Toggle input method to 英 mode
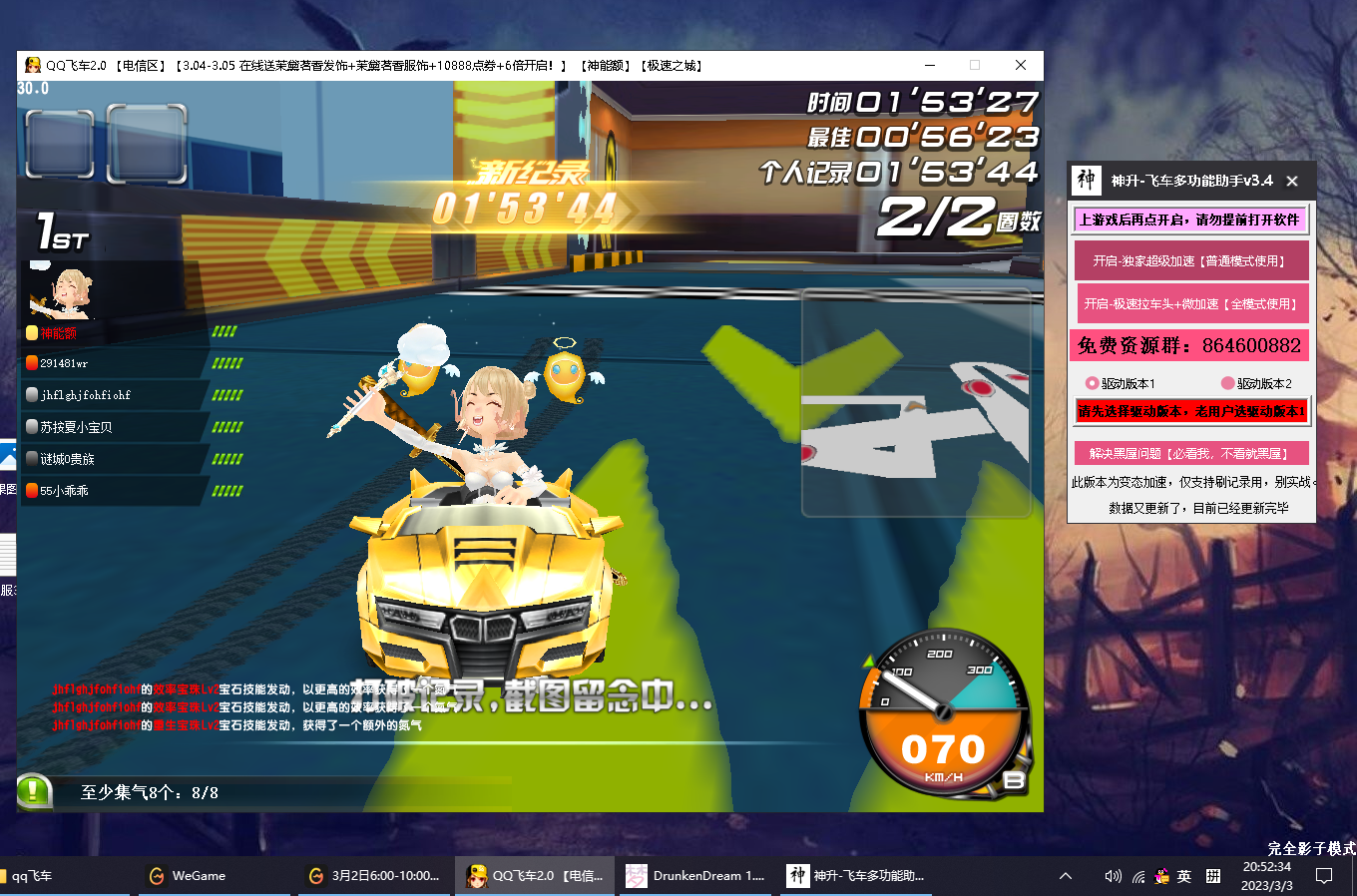The height and width of the screenshot is (896, 1357). click(1183, 875)
